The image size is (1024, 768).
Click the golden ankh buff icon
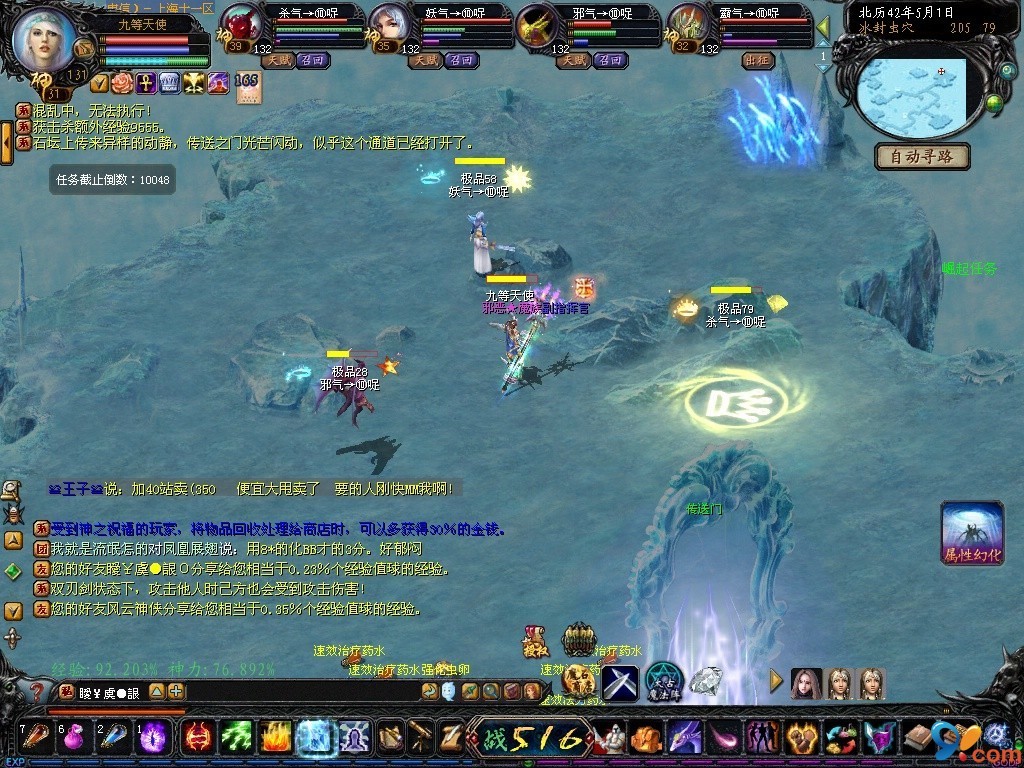146,83
